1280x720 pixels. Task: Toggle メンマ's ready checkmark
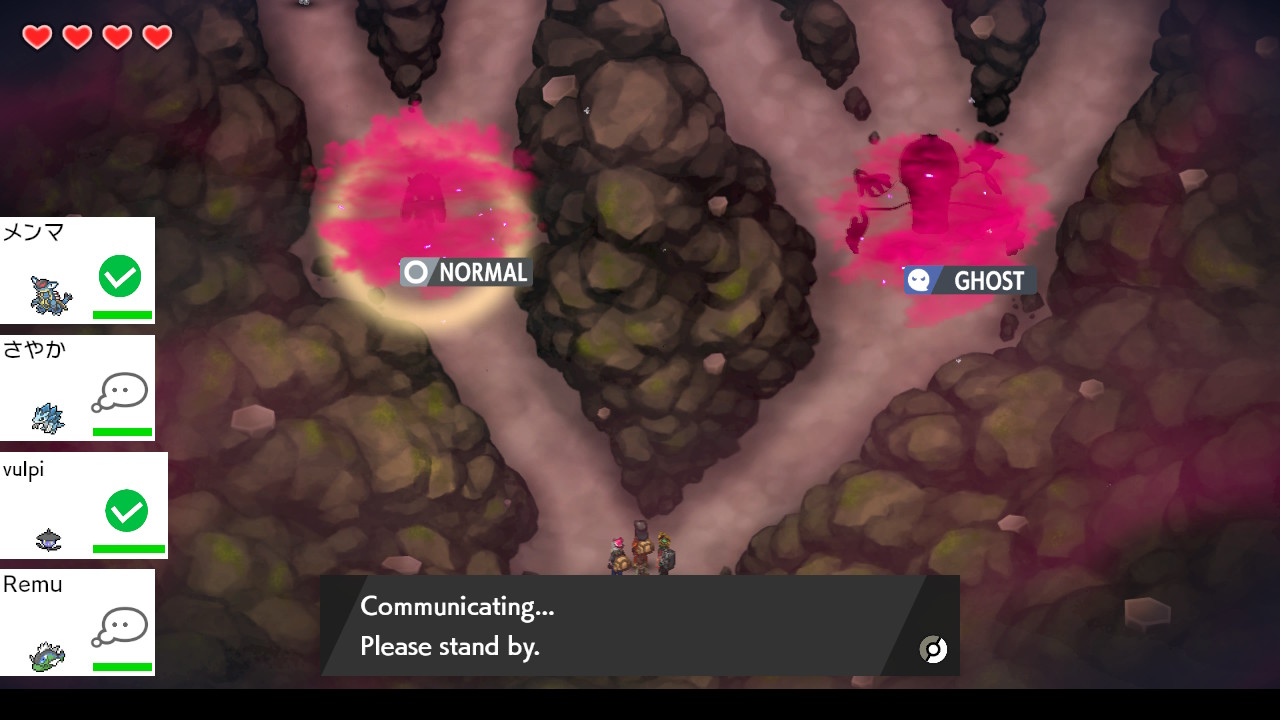coord(119,276)
